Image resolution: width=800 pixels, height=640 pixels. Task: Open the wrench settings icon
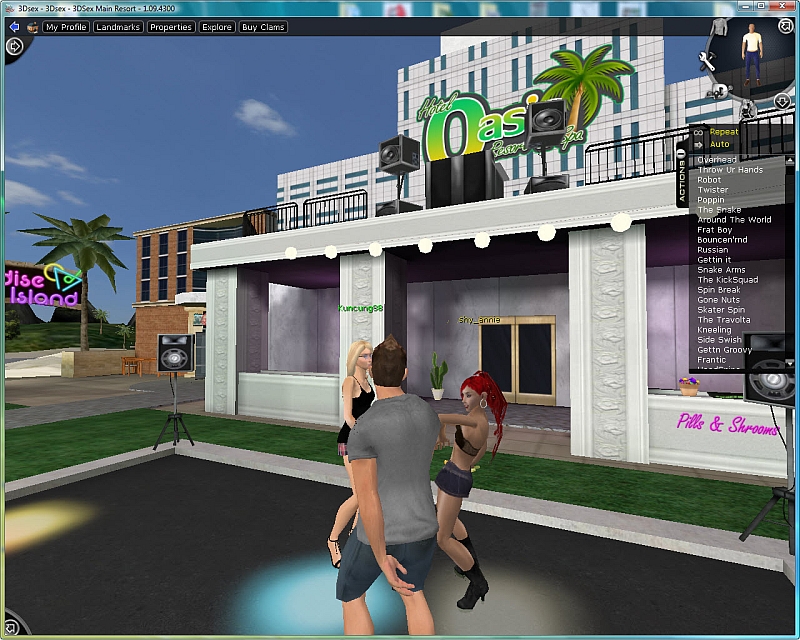[x=707, y=62]
